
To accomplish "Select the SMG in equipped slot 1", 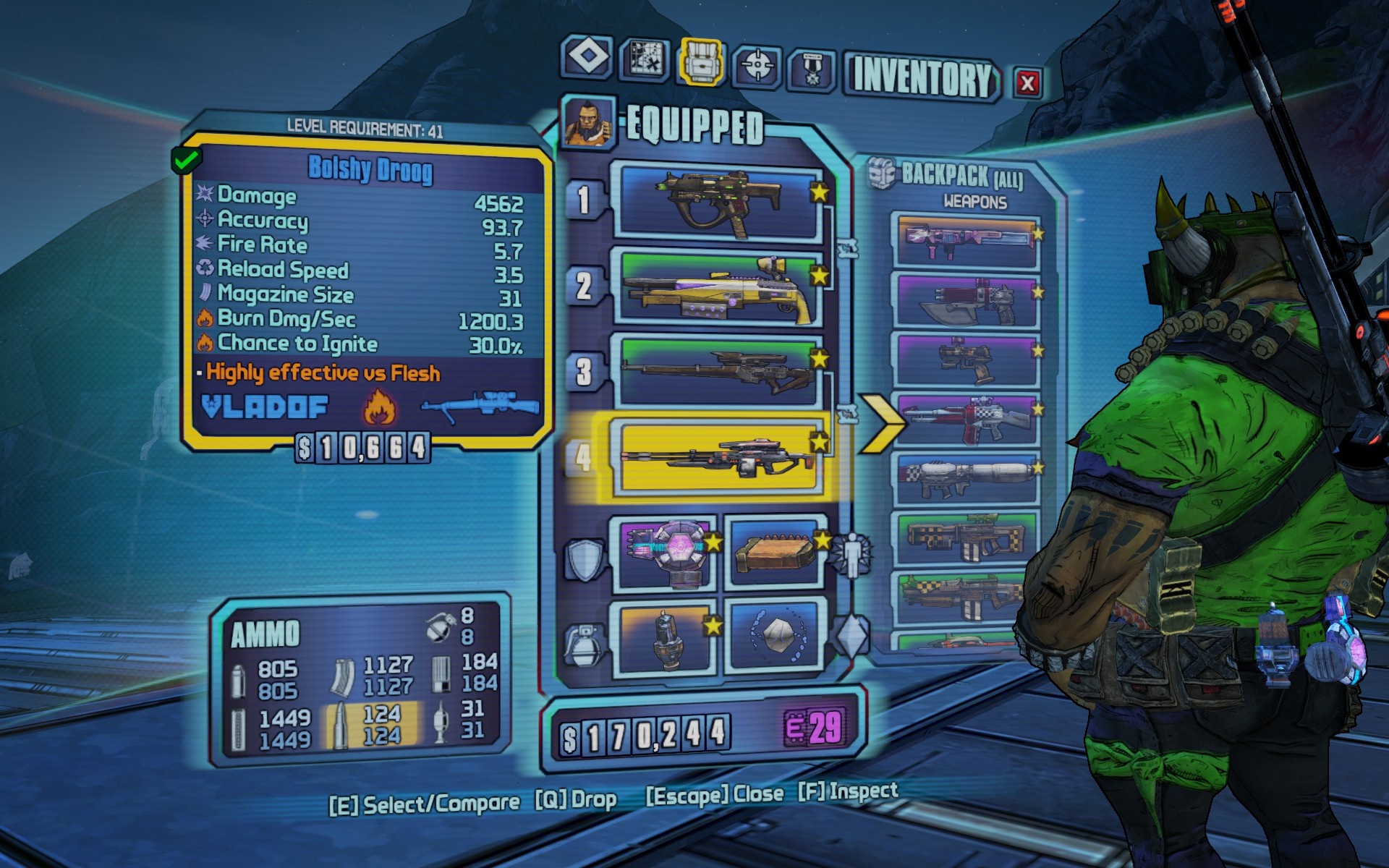I will pyautogui.click(x=718, y=203).
